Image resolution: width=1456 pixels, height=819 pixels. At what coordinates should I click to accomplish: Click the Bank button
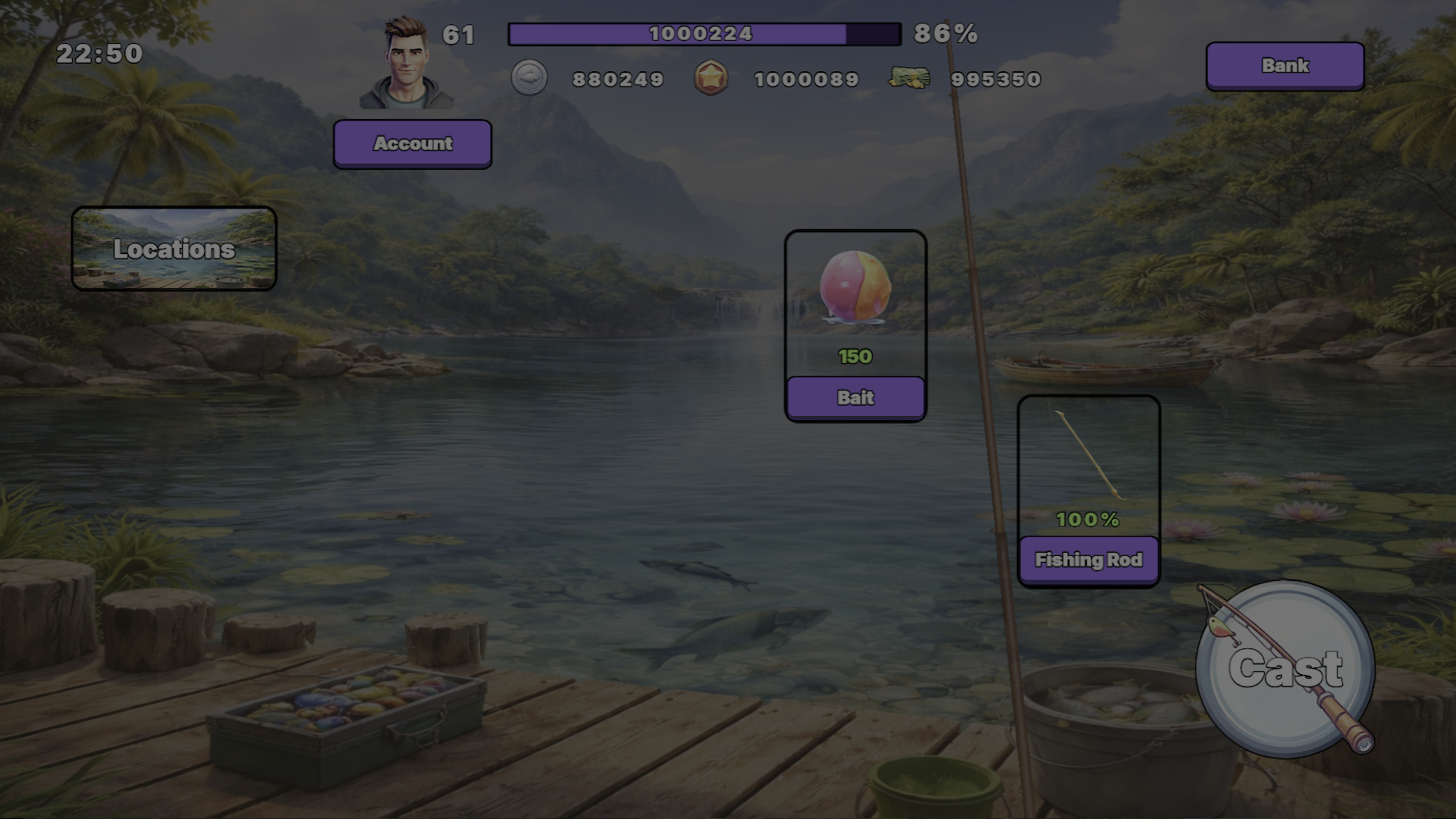point(1285,66)
